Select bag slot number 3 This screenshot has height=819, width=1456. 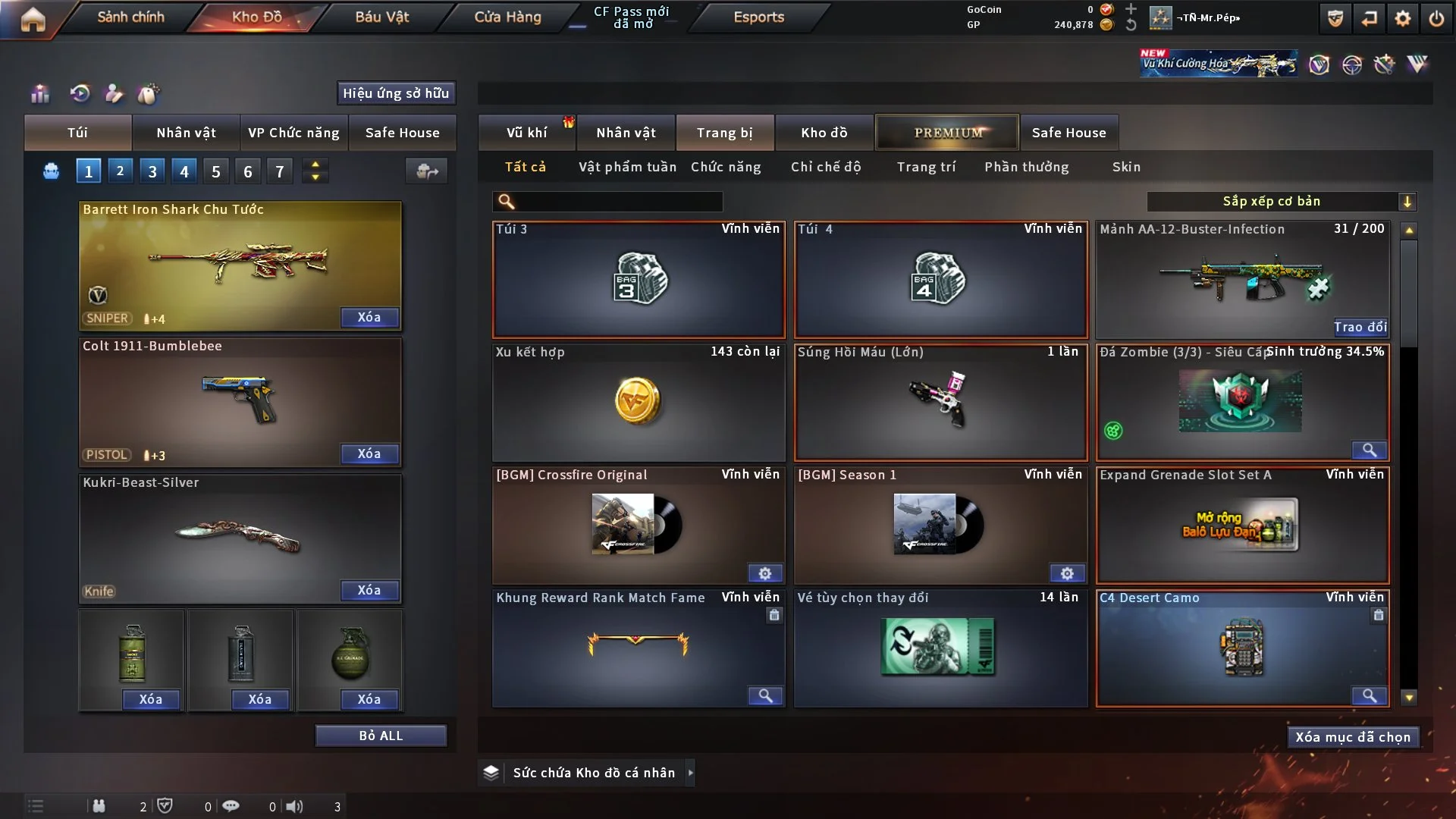152,171
